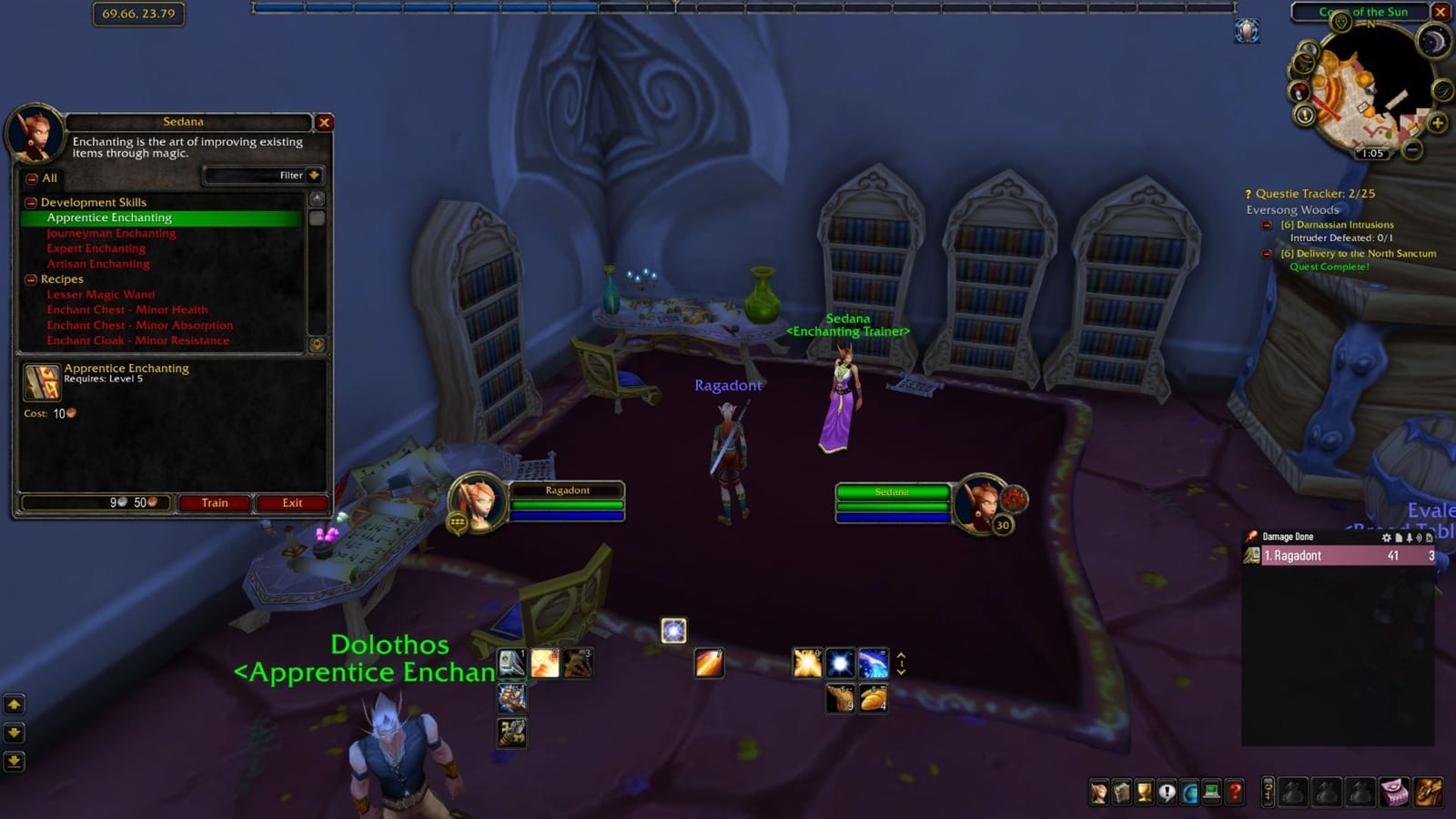Click the Exit button on trainer window
Screen dimensions: 1456x819
(x=290, y=503)
